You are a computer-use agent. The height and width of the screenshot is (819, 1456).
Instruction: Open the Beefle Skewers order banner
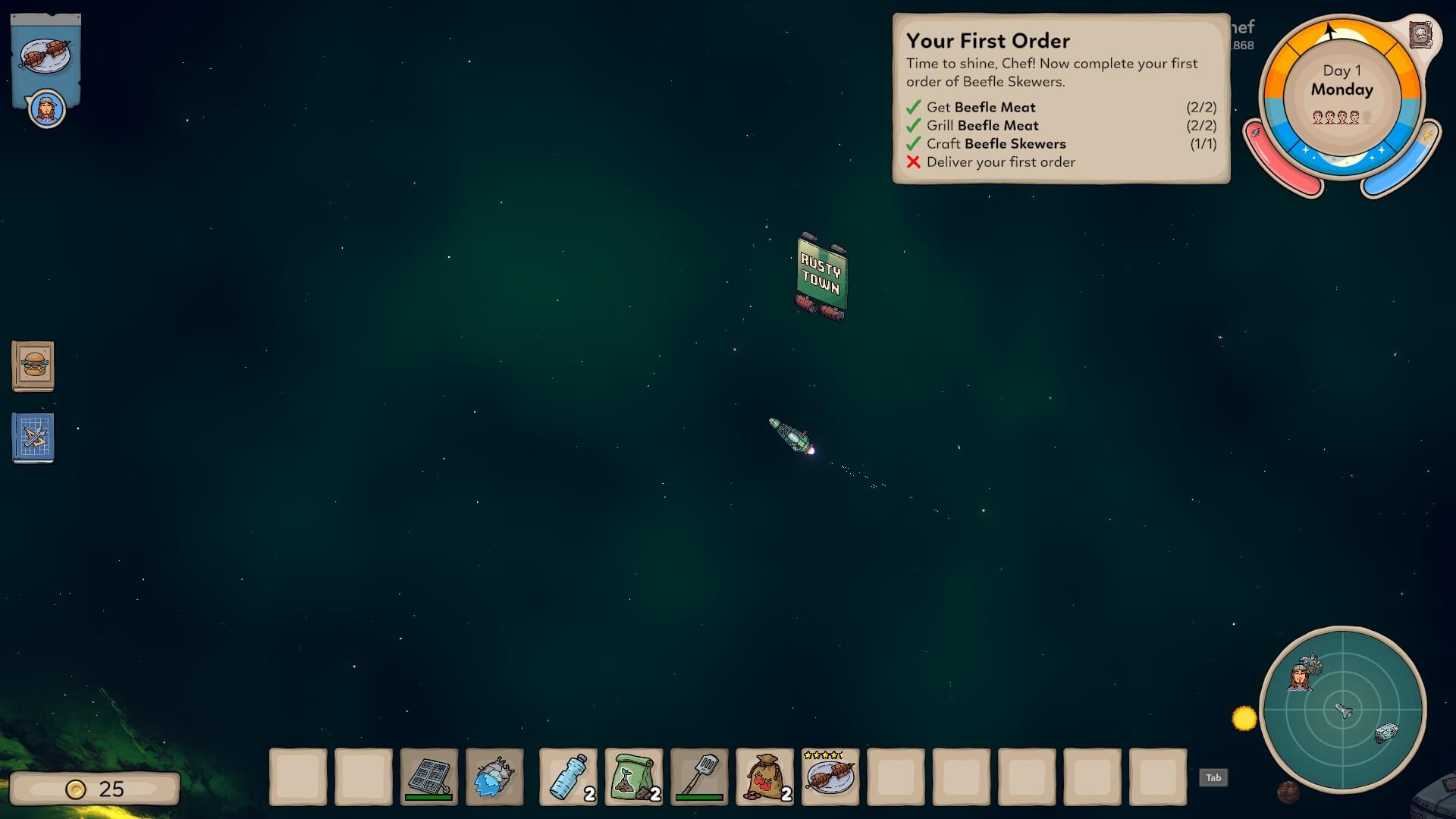45,55
